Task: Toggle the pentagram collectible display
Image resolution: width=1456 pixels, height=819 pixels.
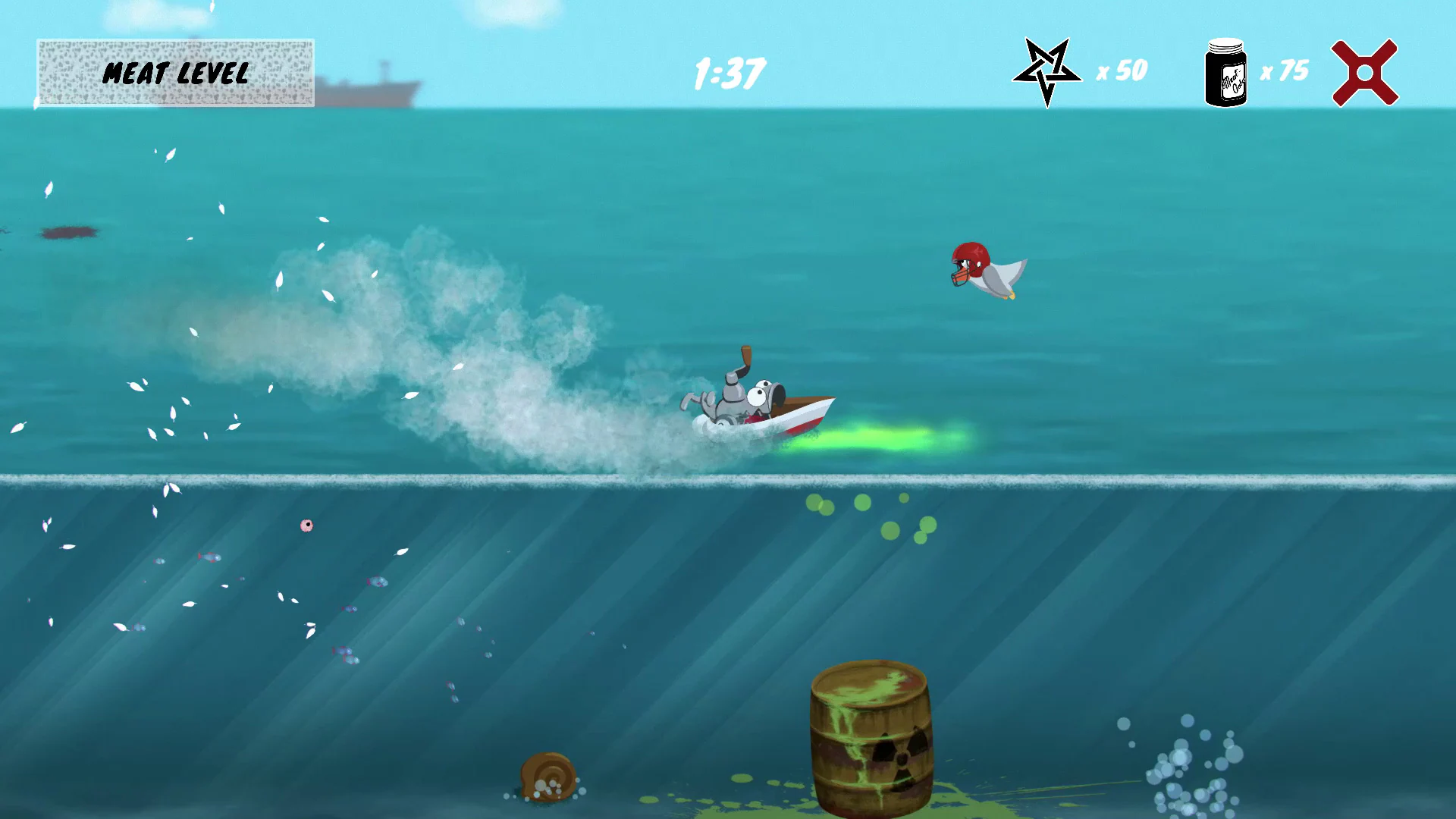Action: 1046,72
